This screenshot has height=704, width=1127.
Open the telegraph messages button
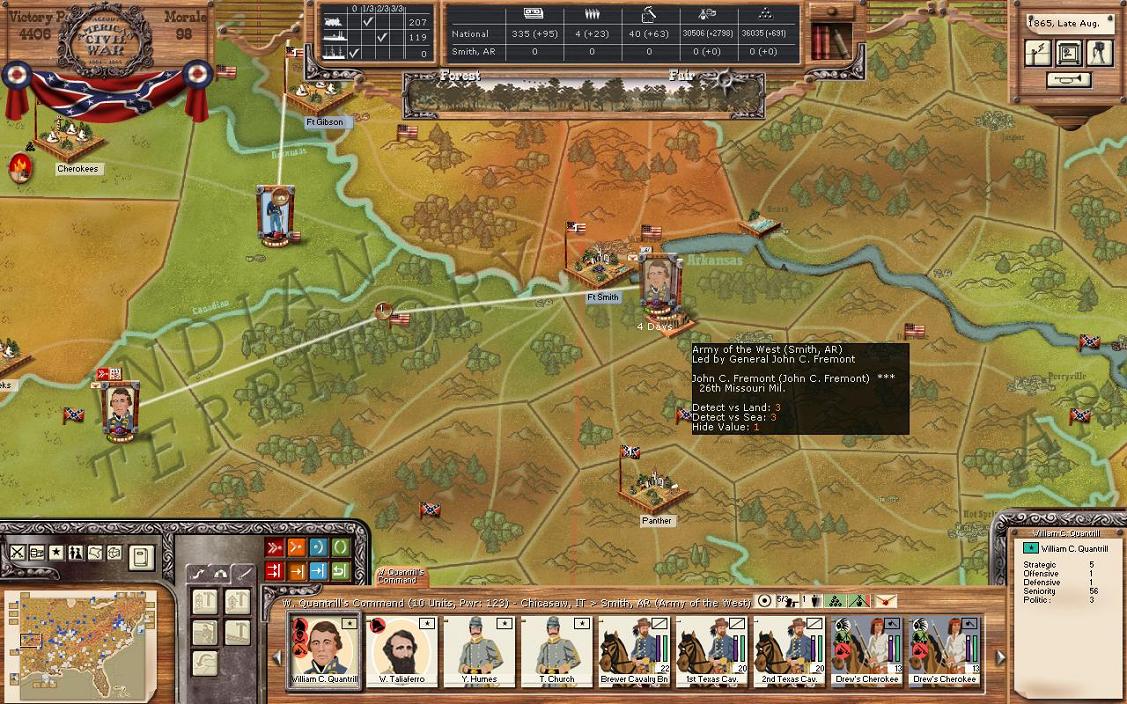(x=1037, y=53)
